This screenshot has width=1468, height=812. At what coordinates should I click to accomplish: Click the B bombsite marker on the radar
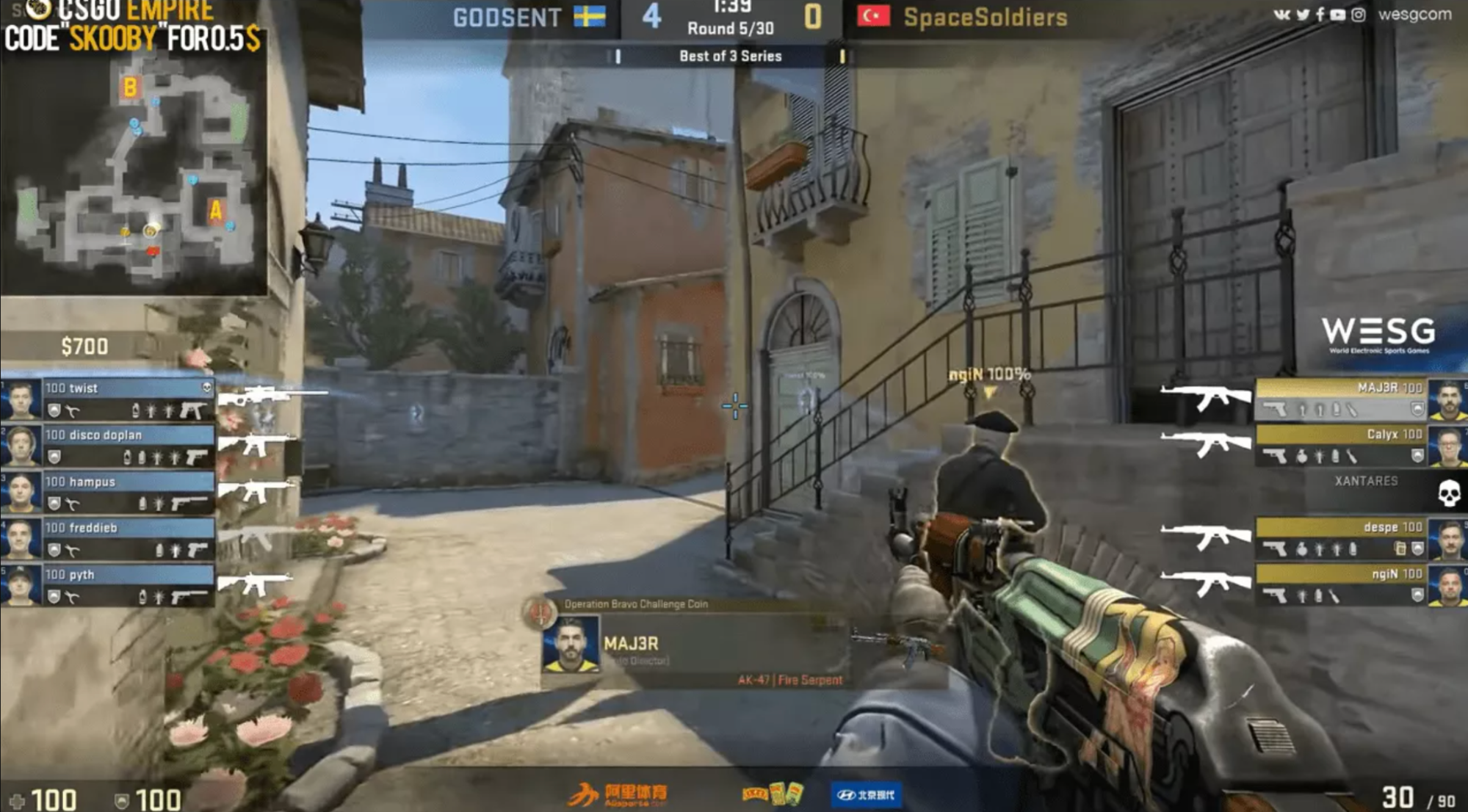[x=130, y=87]
